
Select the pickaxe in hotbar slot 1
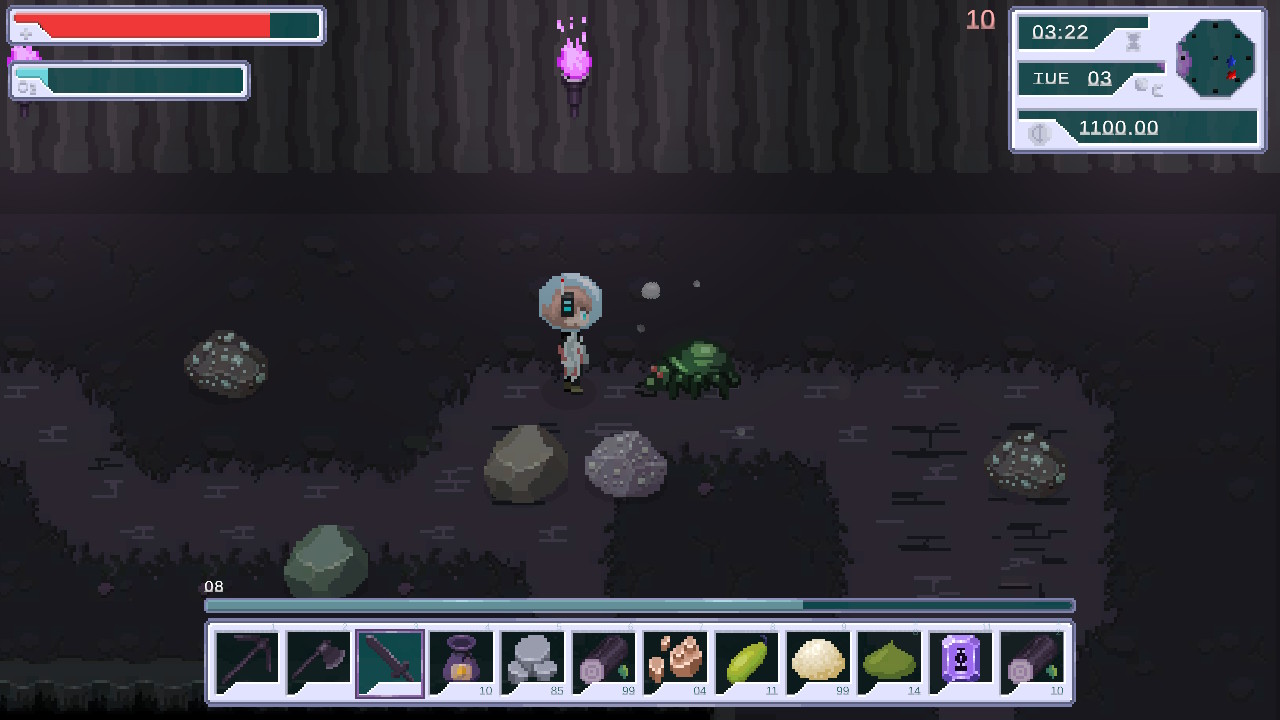[245, 660]
